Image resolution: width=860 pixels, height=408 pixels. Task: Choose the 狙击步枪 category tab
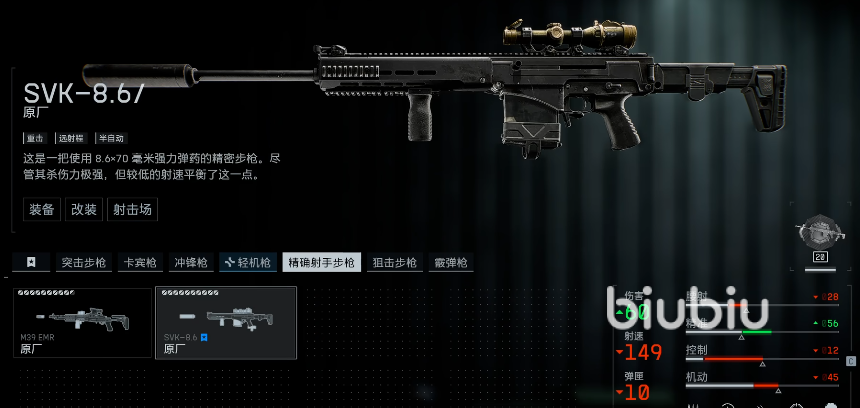click(x=395, y=262)
